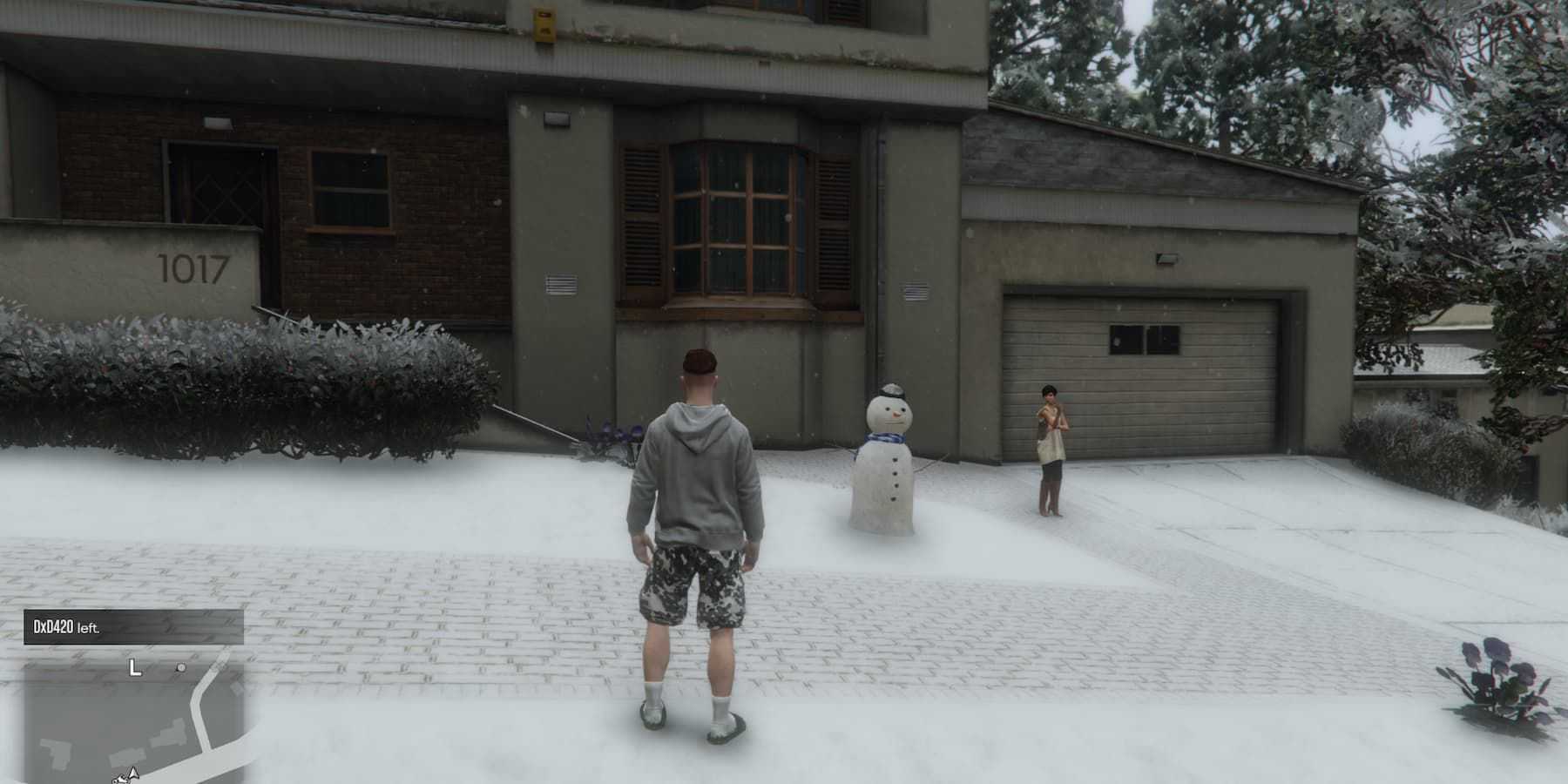Select the L marker on the minimap
The height and width of the screenshot is (784, 1568).
pyautogui.click(x=134, y=668)
